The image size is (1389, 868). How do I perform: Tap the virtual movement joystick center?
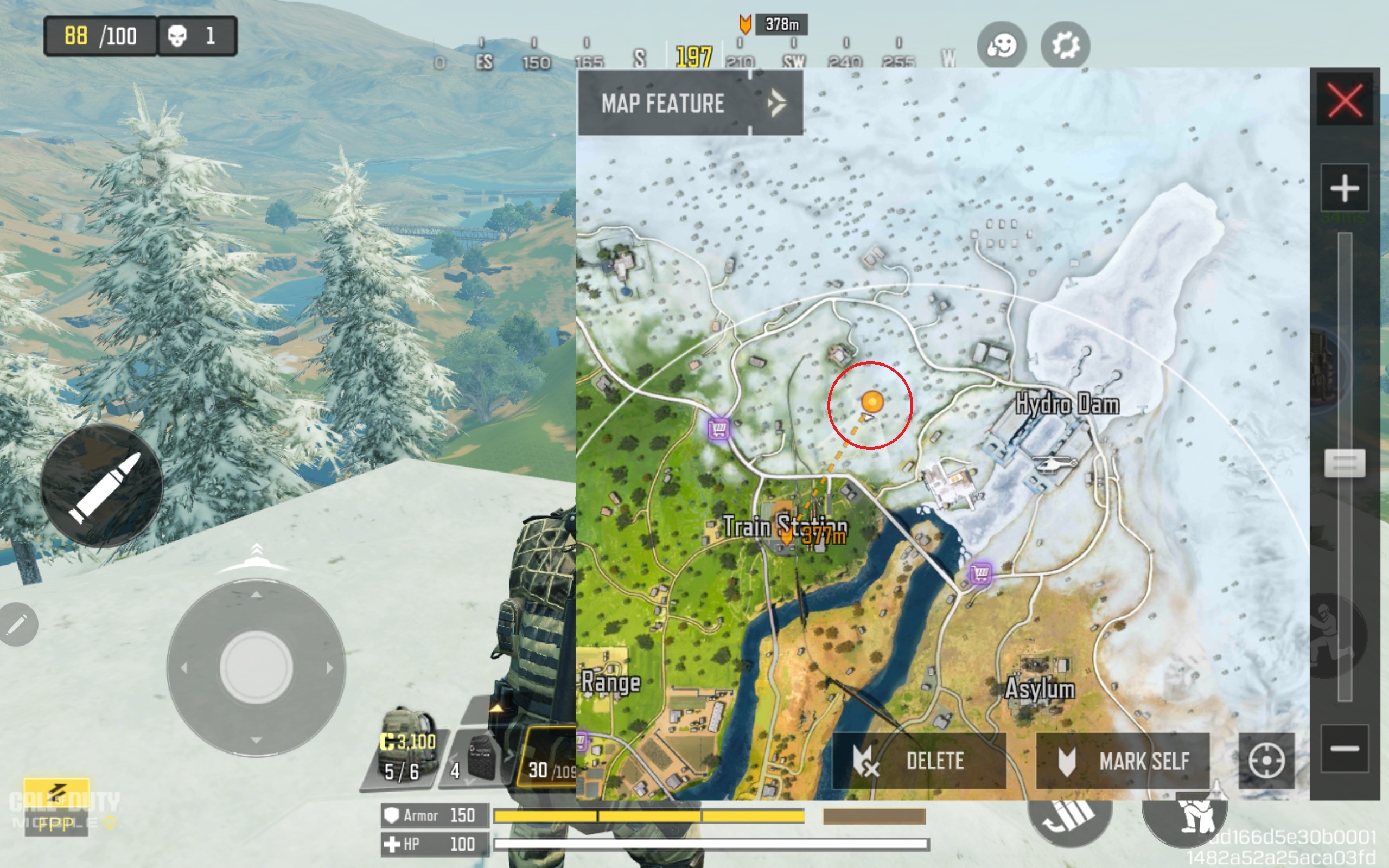coord(256,667)
